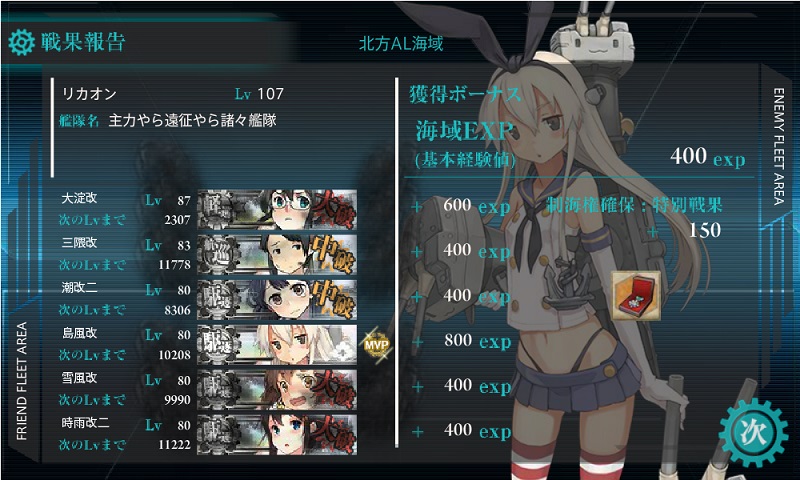The width and height of the screenshot is (800, 480).
Task: Click the medal reward item icon
Action: tap(636, 290)
